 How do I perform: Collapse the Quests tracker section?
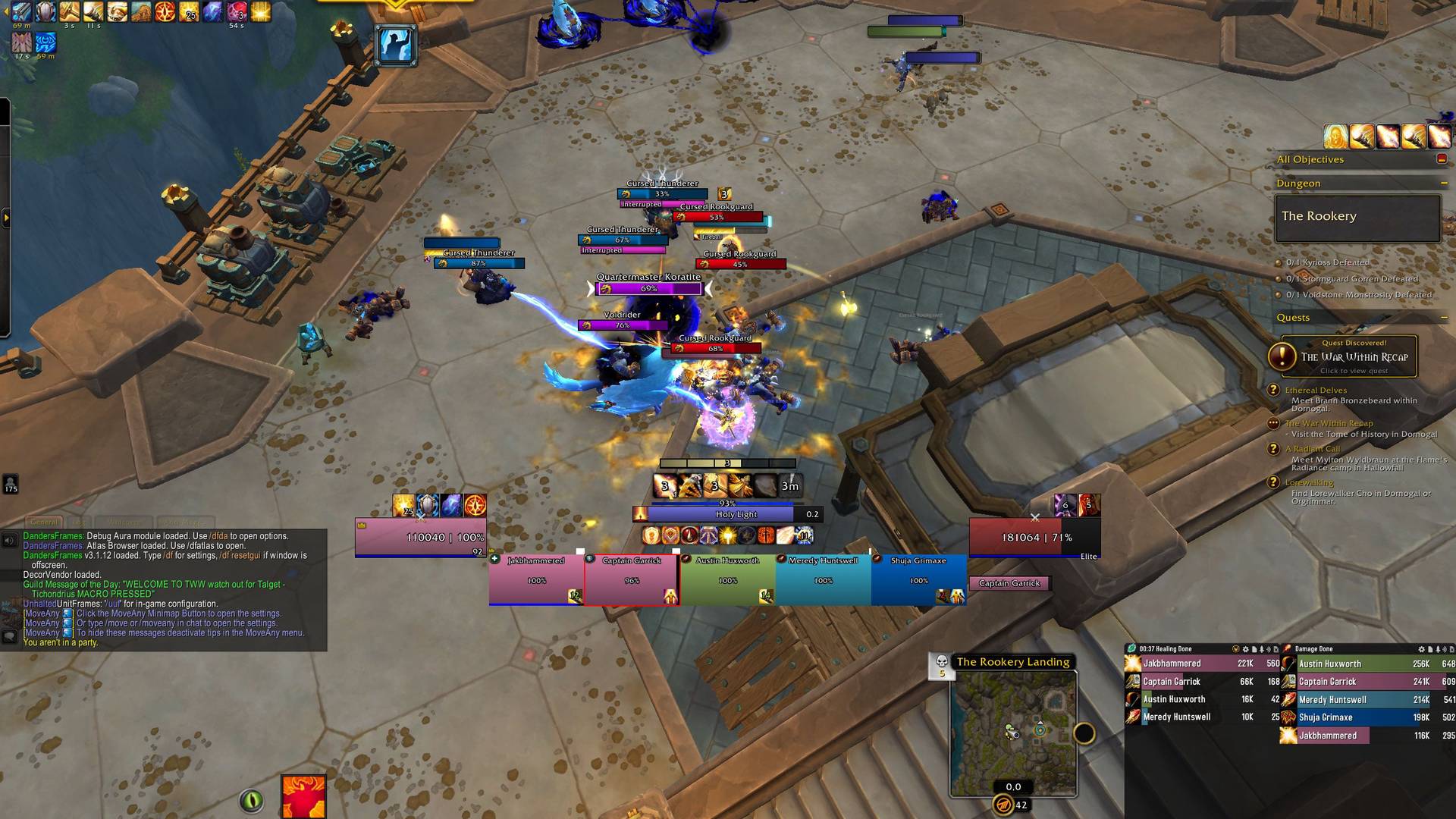(x=1444, y=318)
